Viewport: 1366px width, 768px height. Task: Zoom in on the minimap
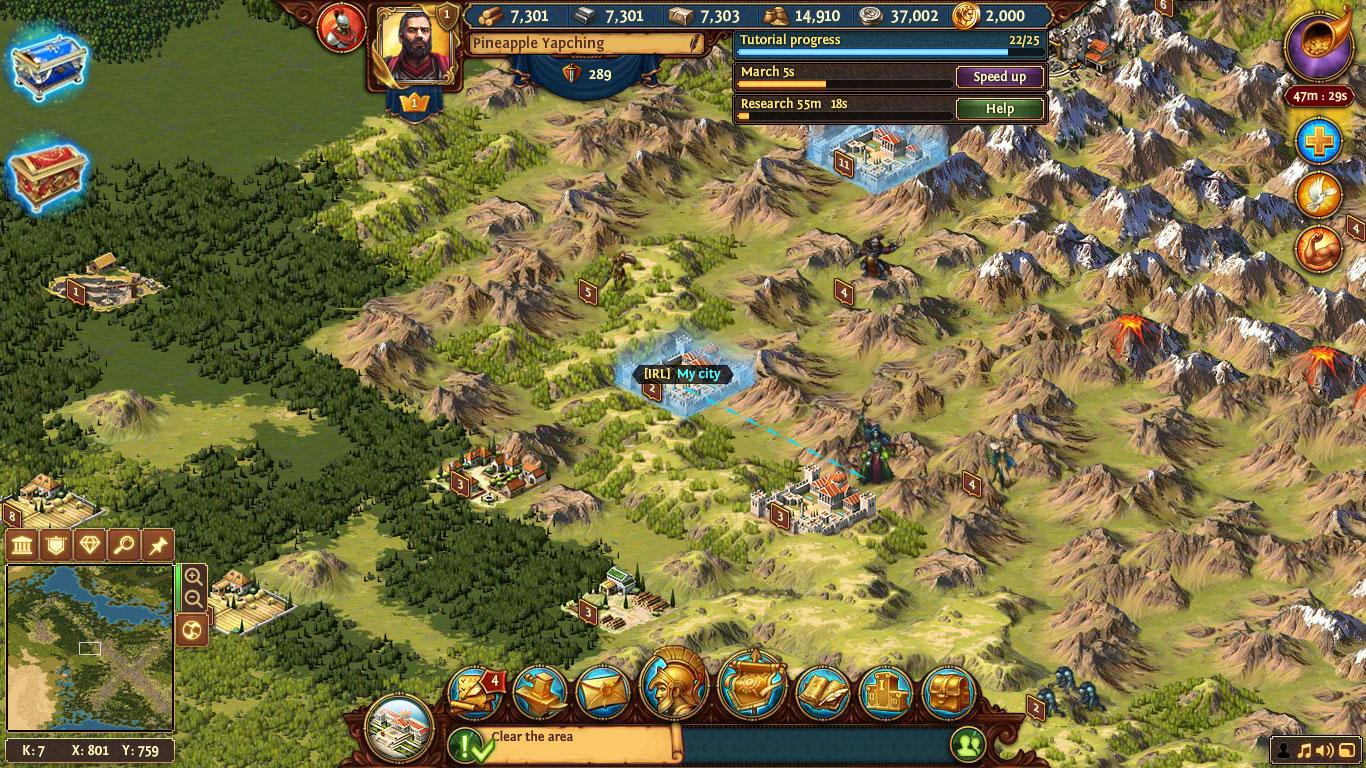pyautogui.click(x=193, y=577)
